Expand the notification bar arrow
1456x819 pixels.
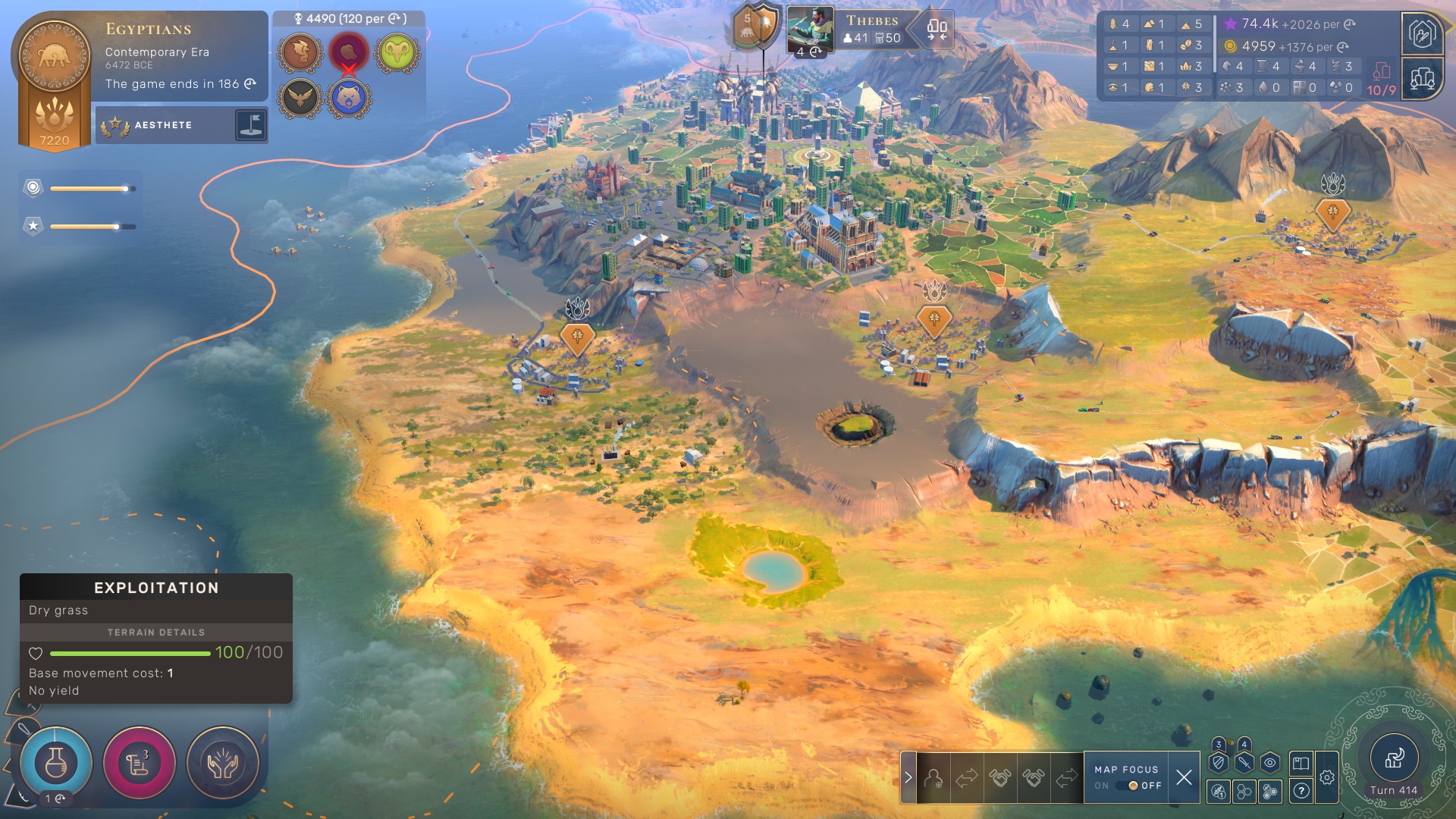pos(908,777)
